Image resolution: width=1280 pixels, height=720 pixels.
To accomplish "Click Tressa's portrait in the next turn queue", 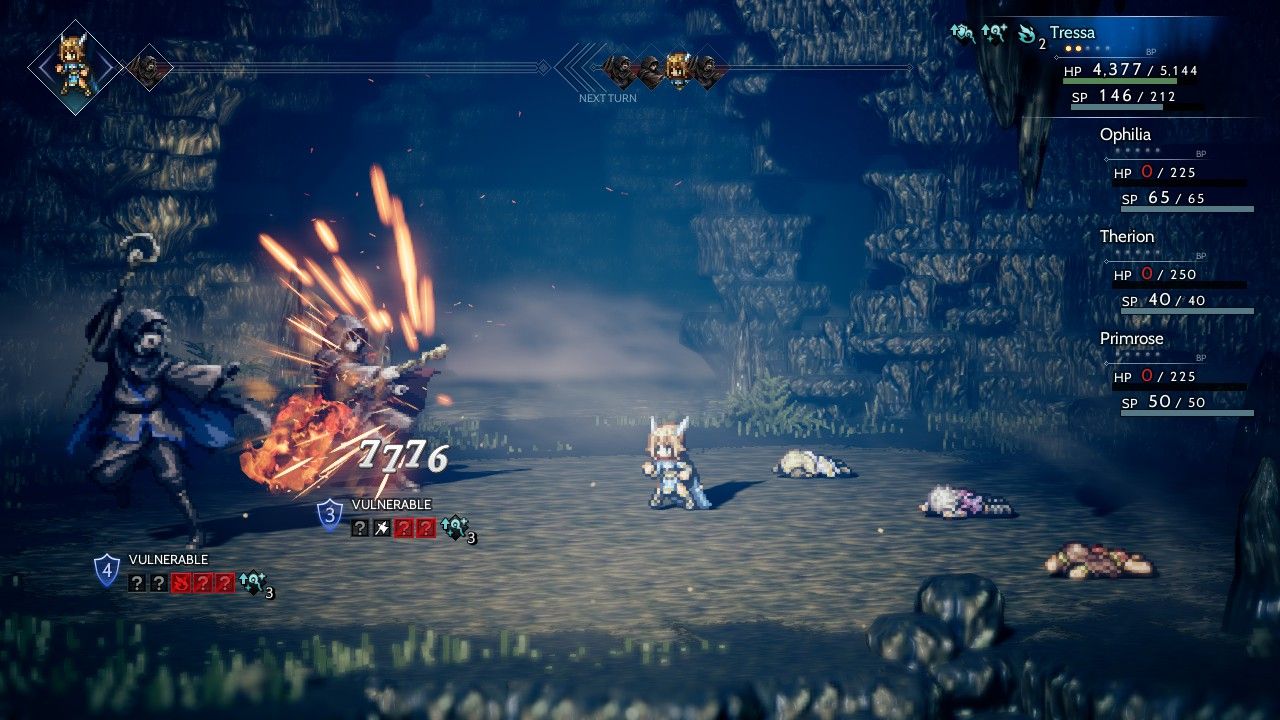I will tap(679, 68).
